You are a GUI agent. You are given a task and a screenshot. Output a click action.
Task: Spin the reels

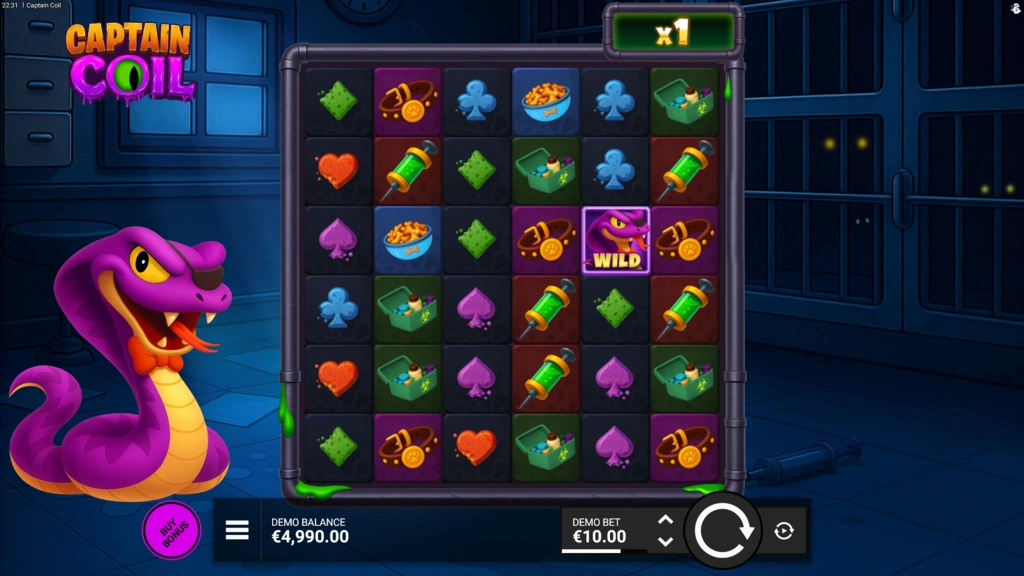click(x=723, y=530)
